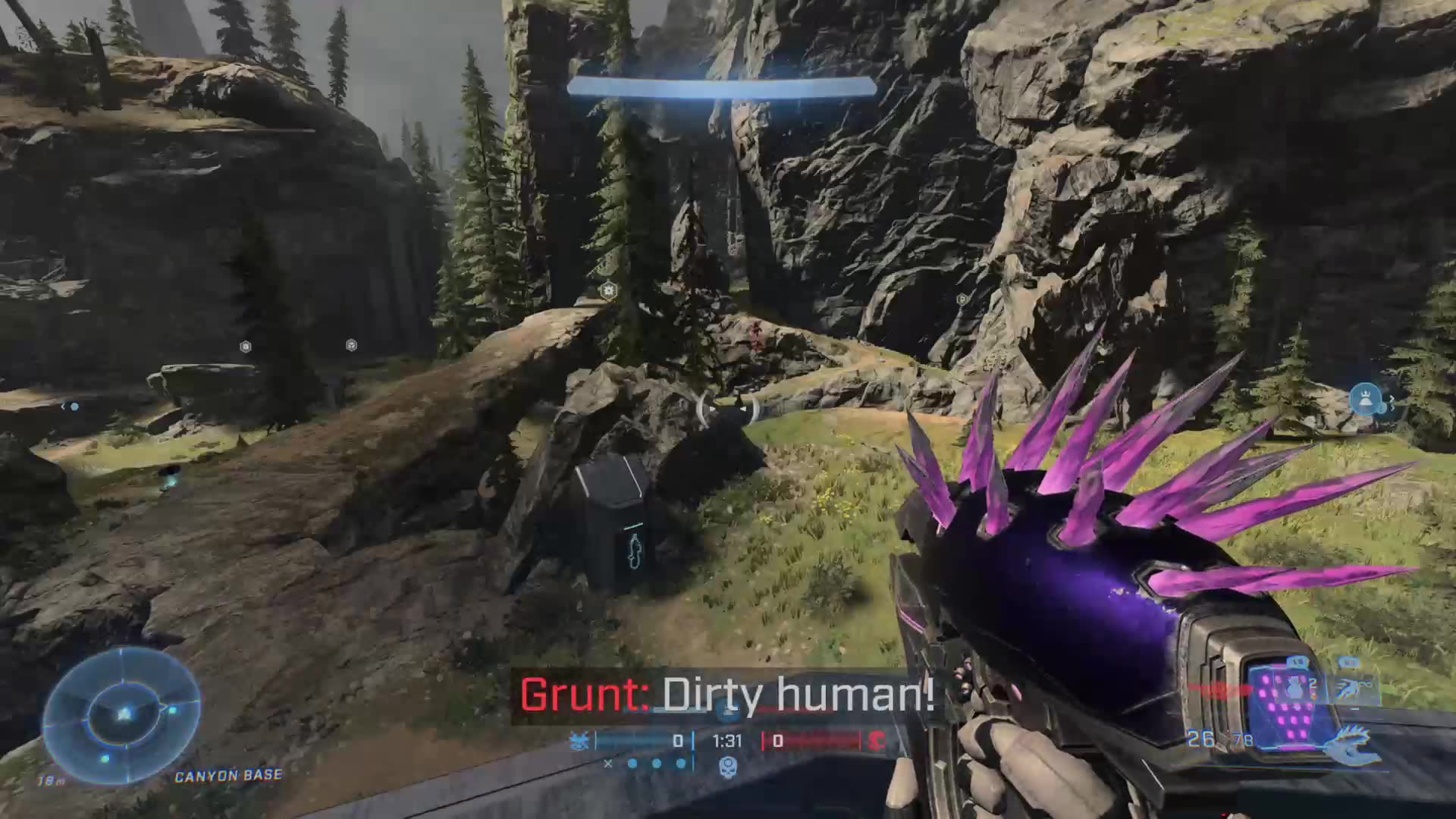Click the match timer showing 1:31
The width and height of the screenshot is (1456, 819).
pyautogui.click(x=727, y=741)
